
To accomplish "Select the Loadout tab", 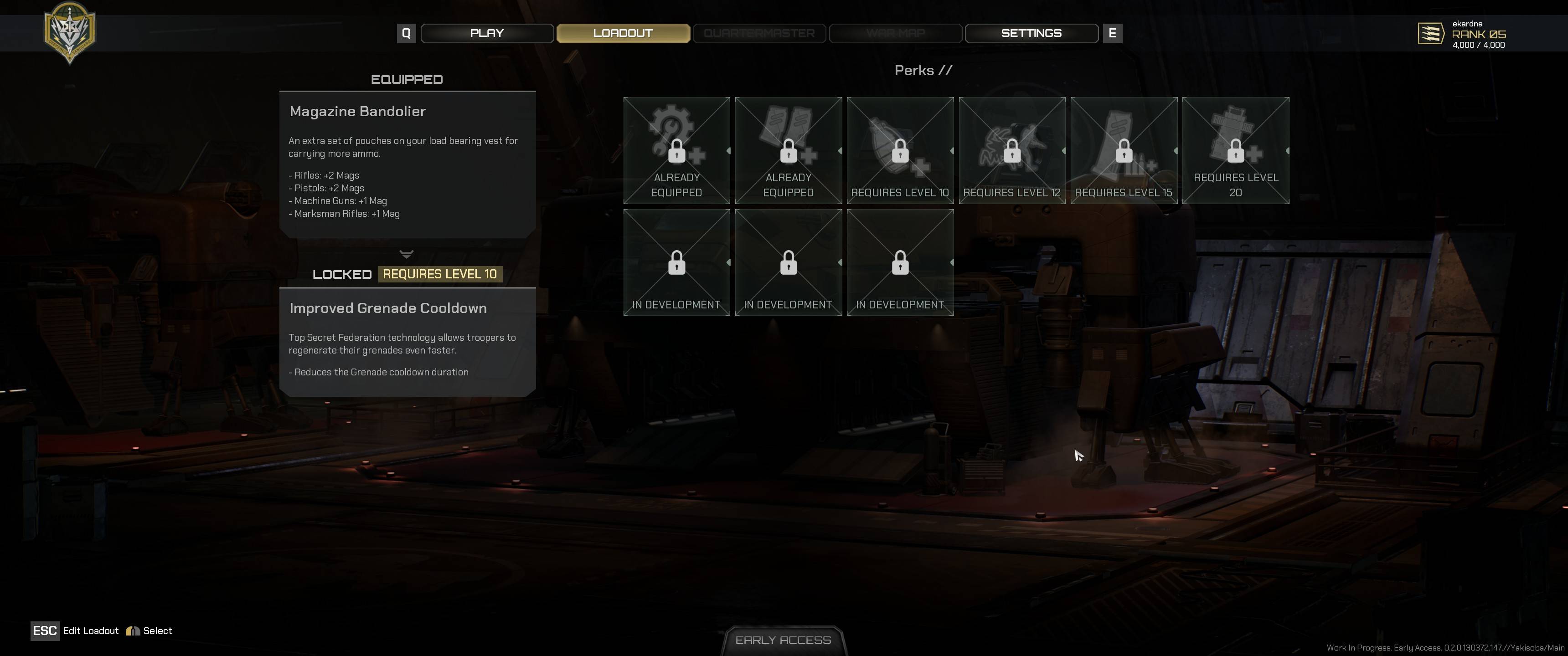I will (x=623, y=33).
